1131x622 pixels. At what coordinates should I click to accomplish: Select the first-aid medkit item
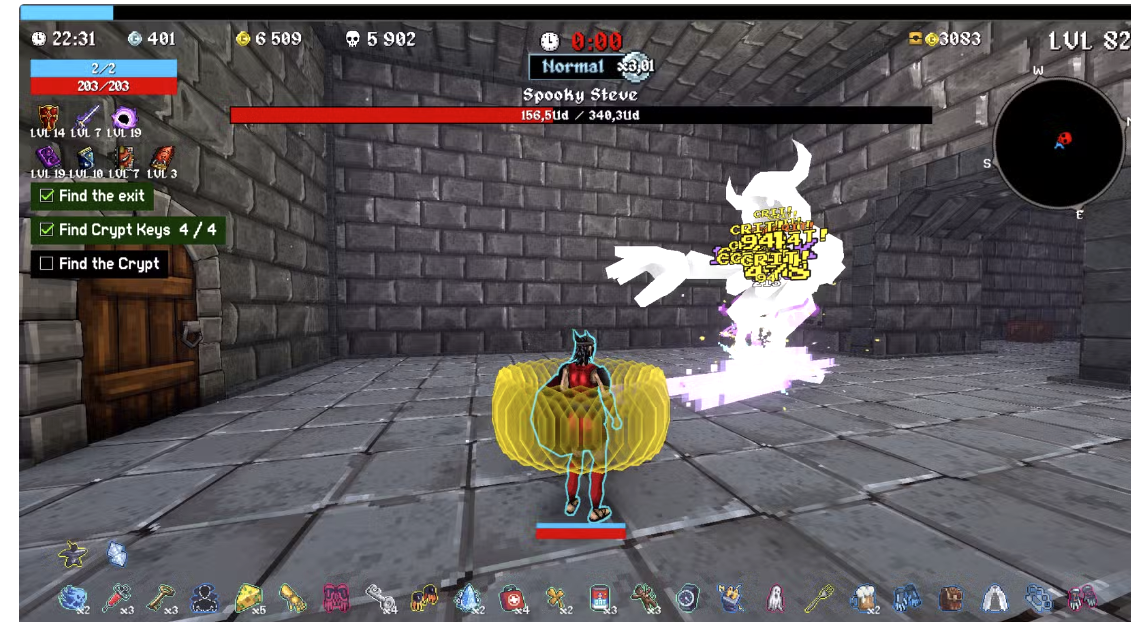511,597
